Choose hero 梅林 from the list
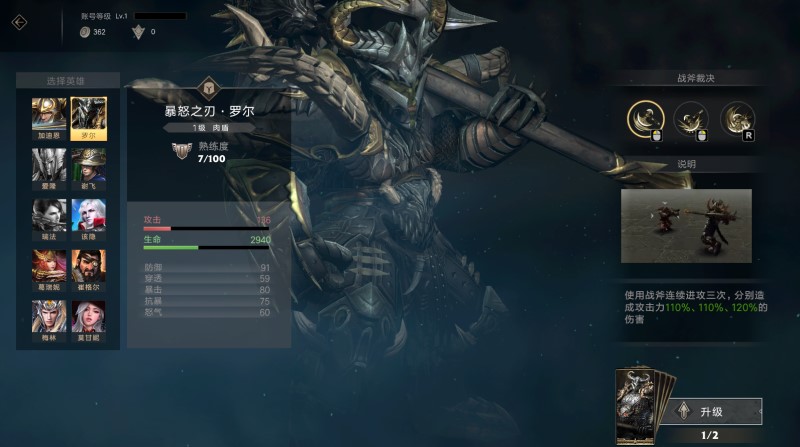 click(x=49, y=316)
